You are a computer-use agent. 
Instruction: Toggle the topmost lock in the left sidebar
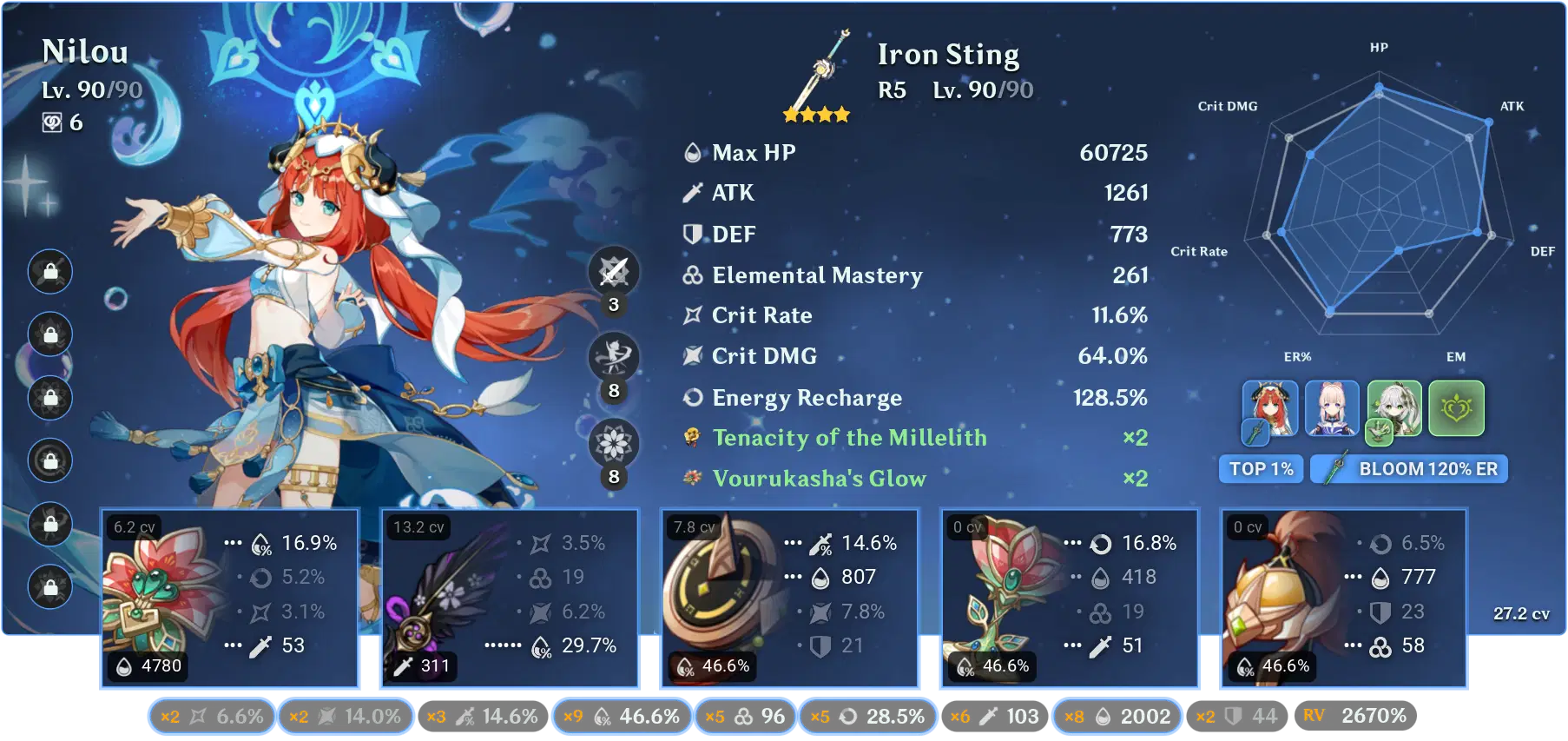tap(49, 272)
